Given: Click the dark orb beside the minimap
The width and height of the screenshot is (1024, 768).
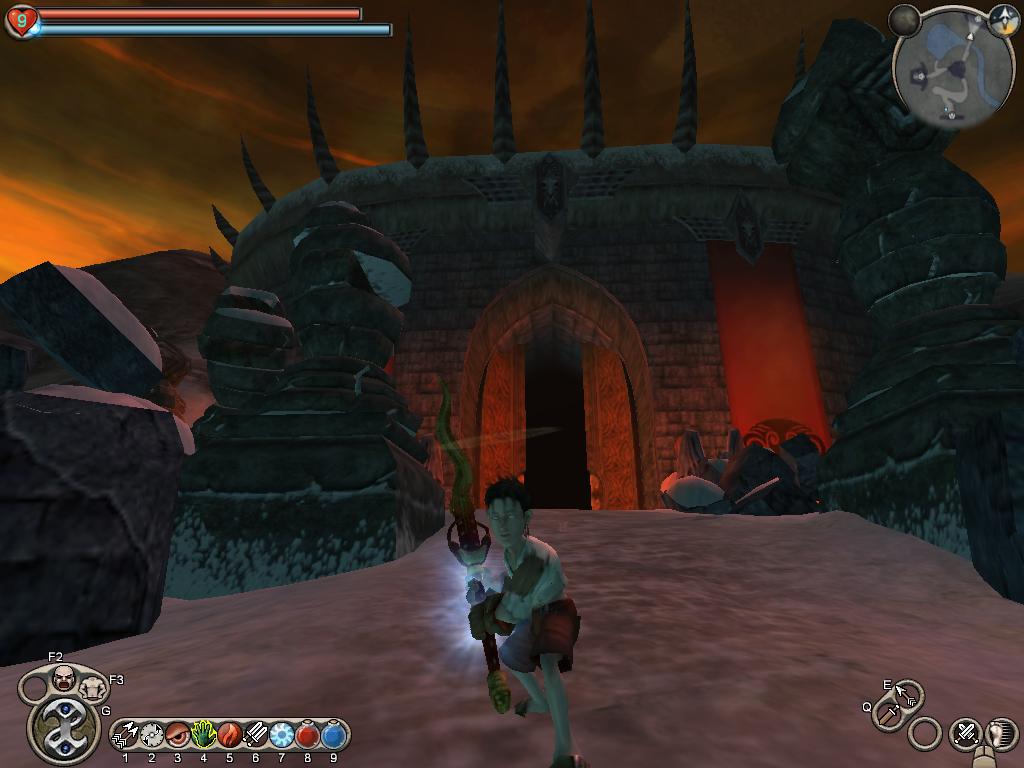Looking at the screenshot, I should pos(905,20).
